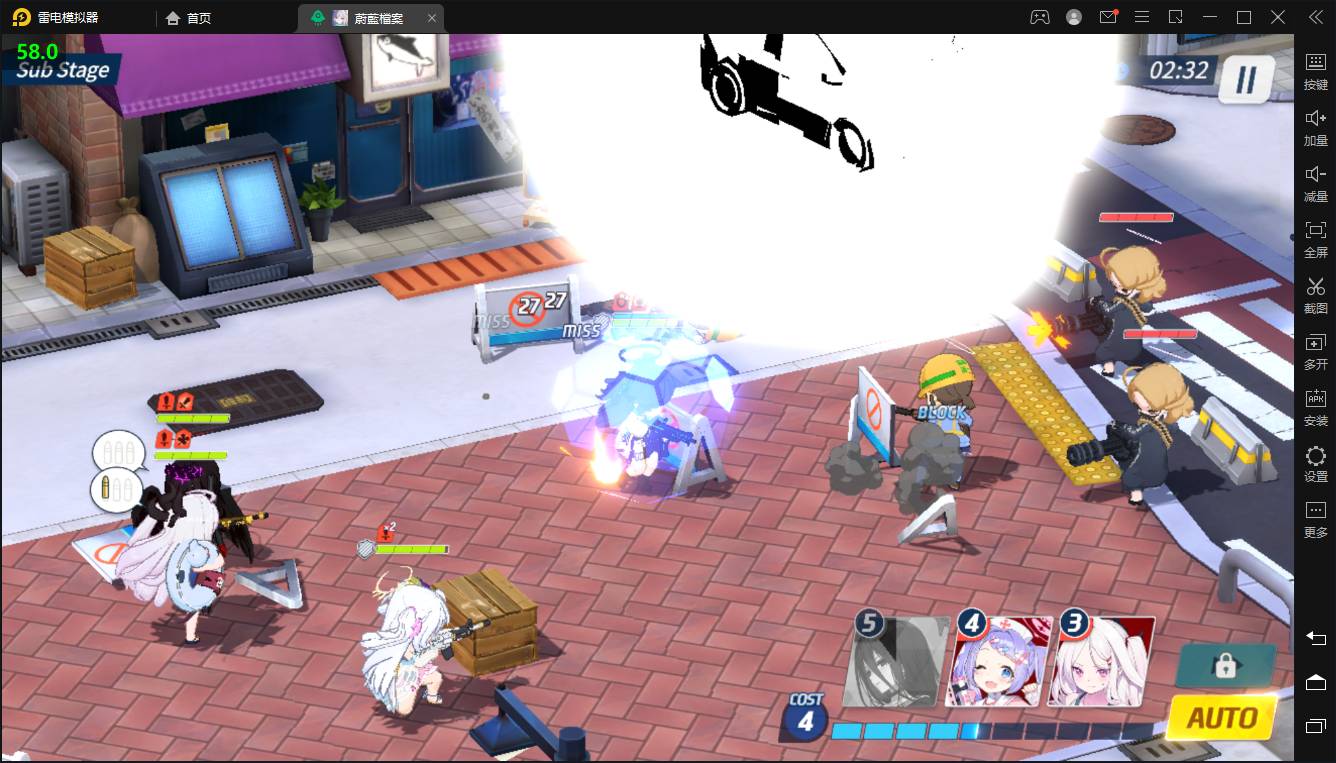
Task: Pause the battle
Action: click(1245, 80)
